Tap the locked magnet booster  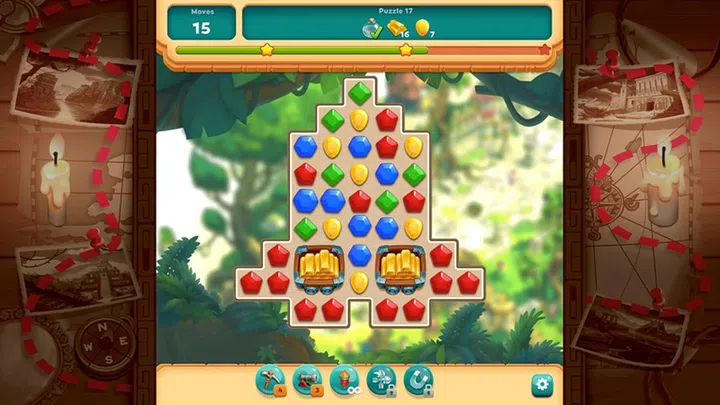(x=418, y=379)
